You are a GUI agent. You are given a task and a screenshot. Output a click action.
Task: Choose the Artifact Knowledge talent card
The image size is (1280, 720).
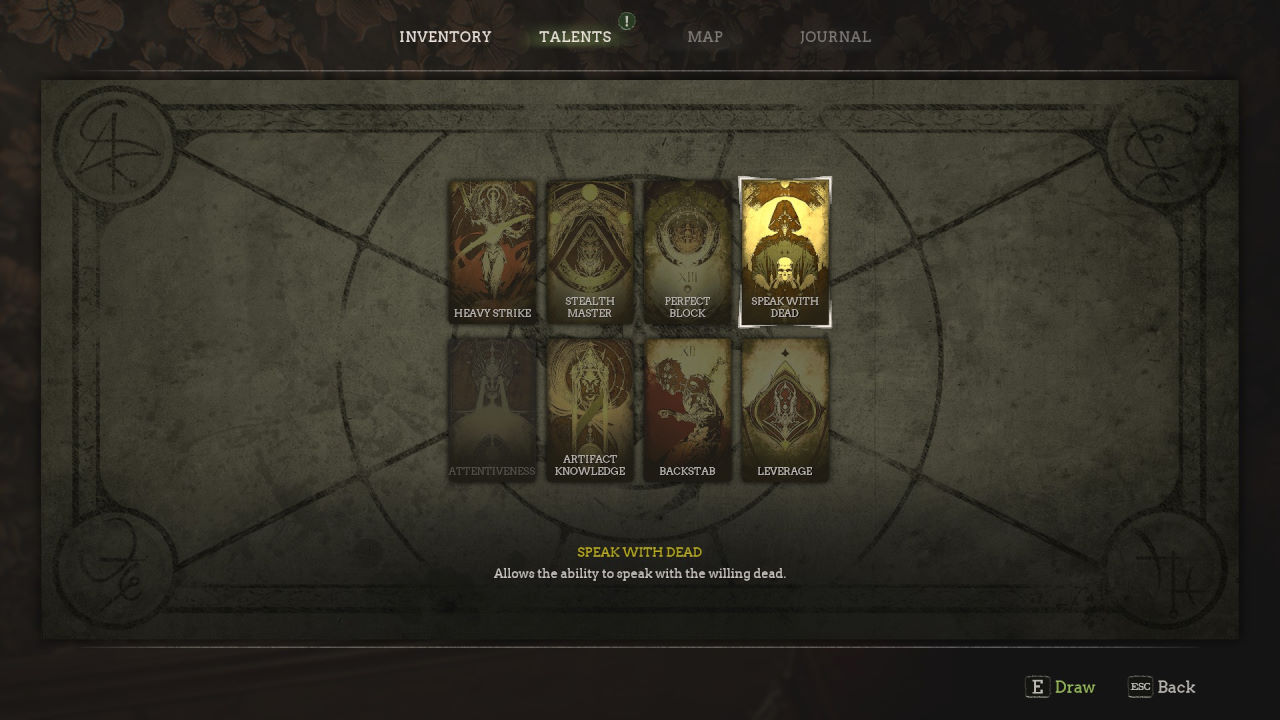[590, 410]
